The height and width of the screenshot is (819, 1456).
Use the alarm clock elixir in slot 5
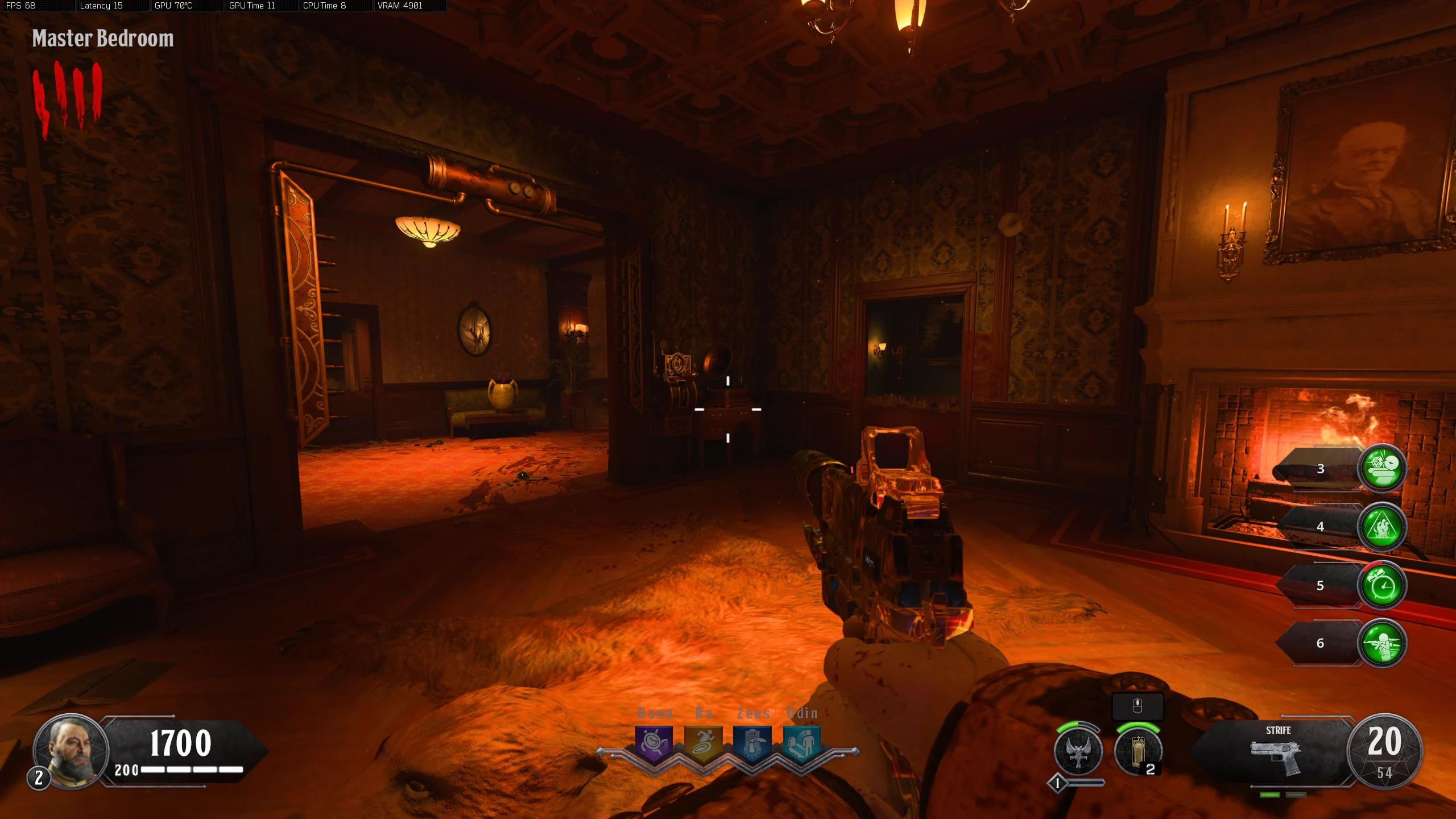pos(1381,585)
